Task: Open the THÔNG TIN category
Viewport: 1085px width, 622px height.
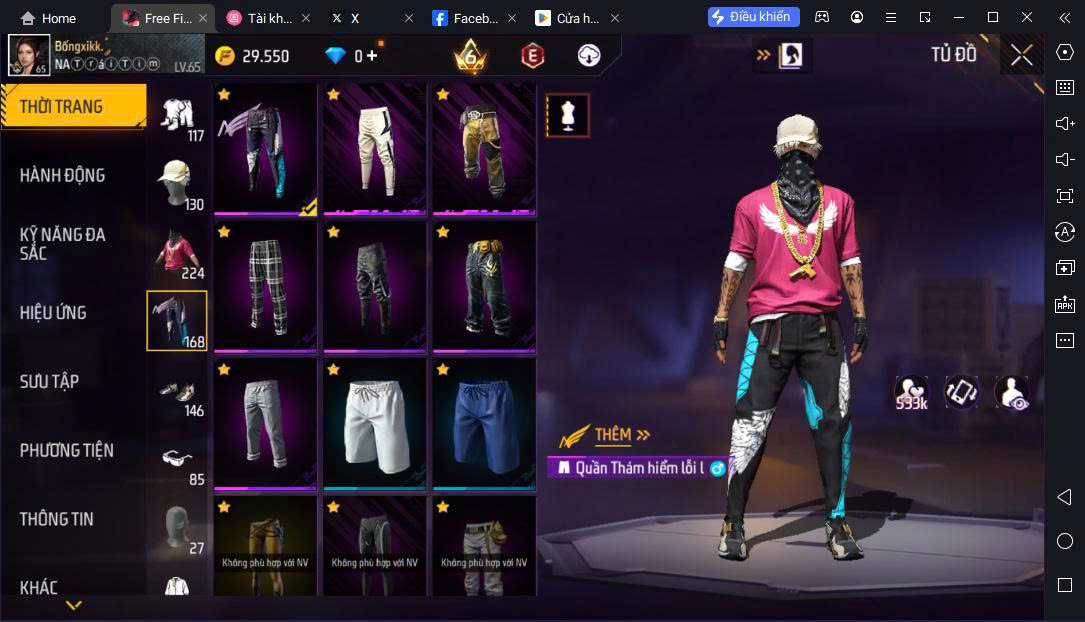Action: tap(57, 519)
